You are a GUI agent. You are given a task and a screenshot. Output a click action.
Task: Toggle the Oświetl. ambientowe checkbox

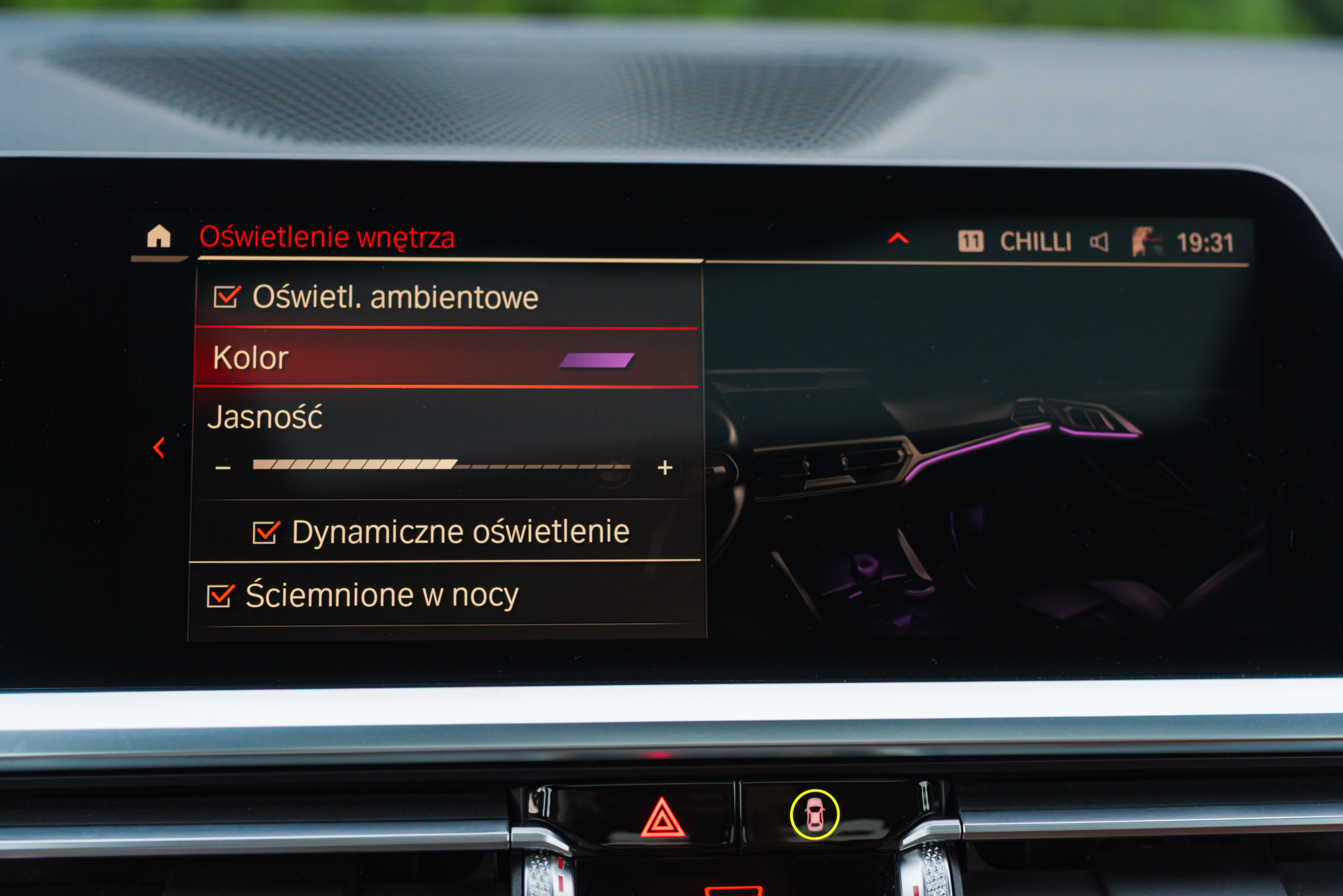(227, 297)
